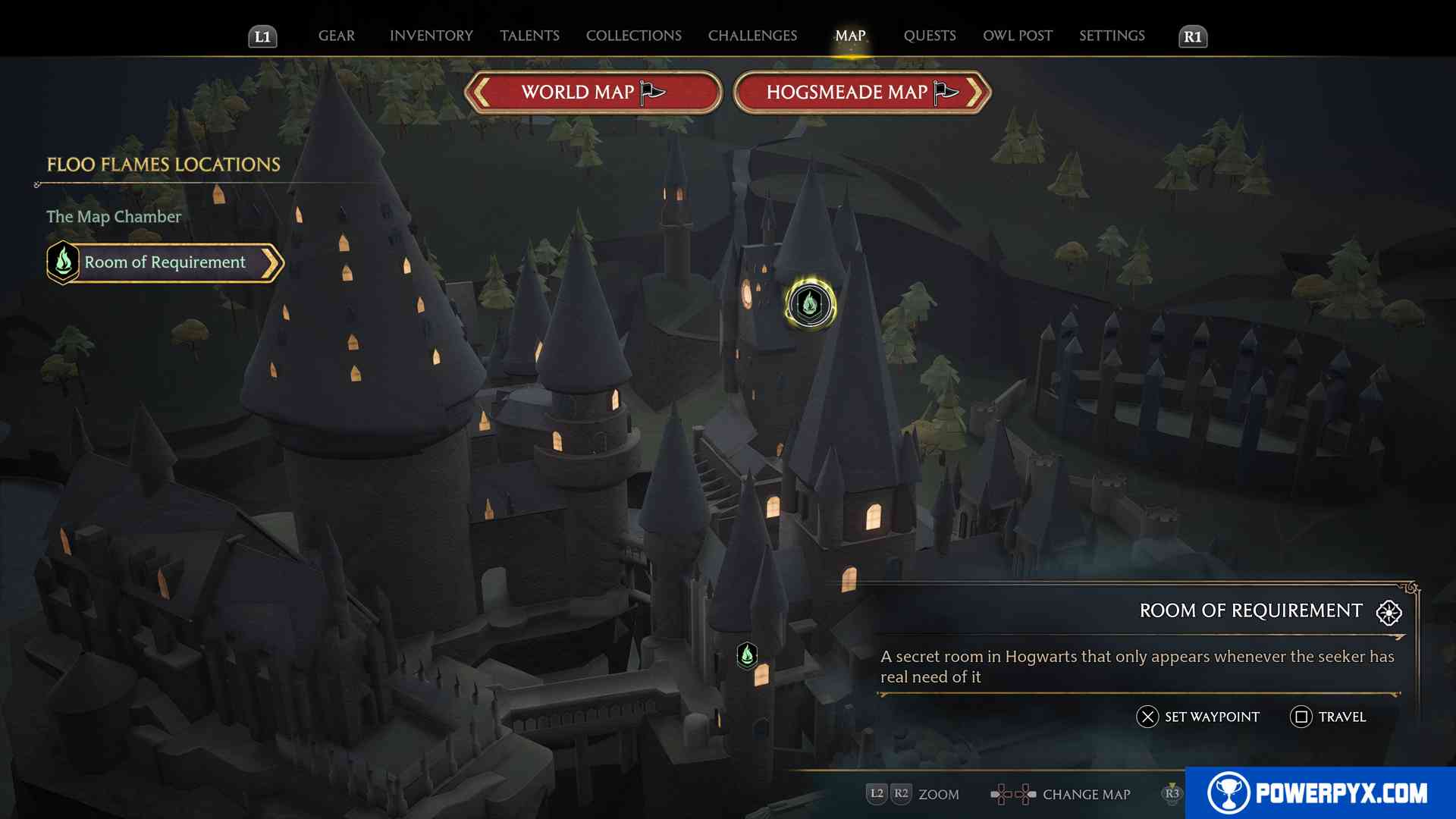Open Owl Post
The height and width of the screenshot is (819, 1456).
(x=1017, y=35)
